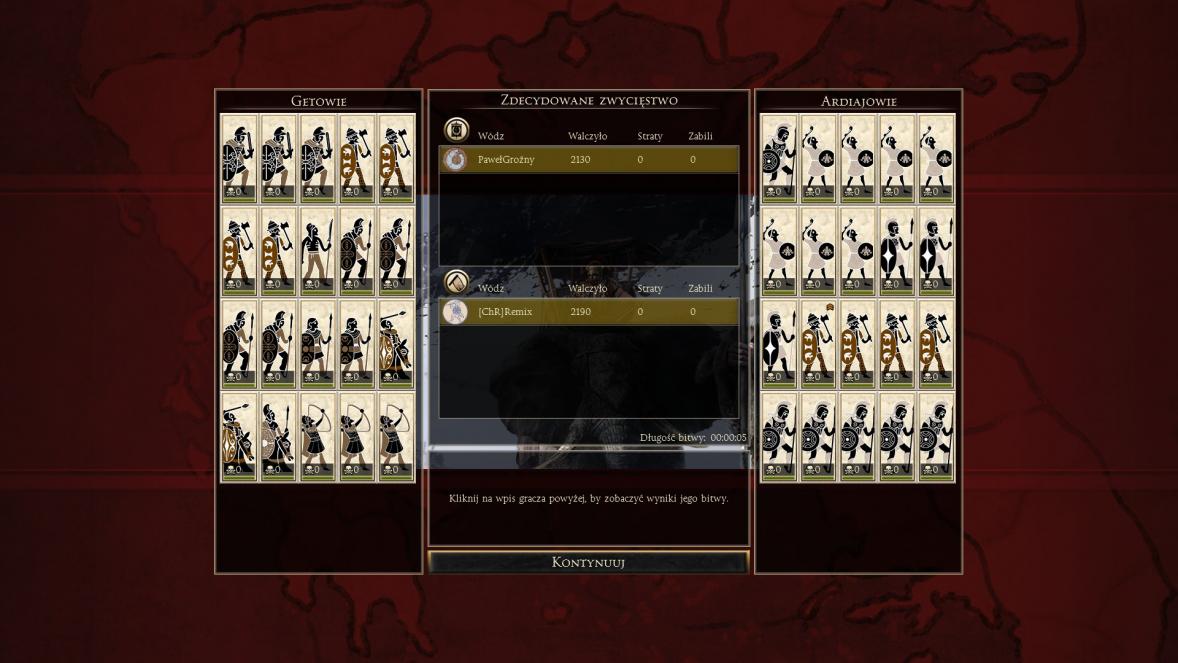Click the Kontynuuj button

(x=588, y=562)
